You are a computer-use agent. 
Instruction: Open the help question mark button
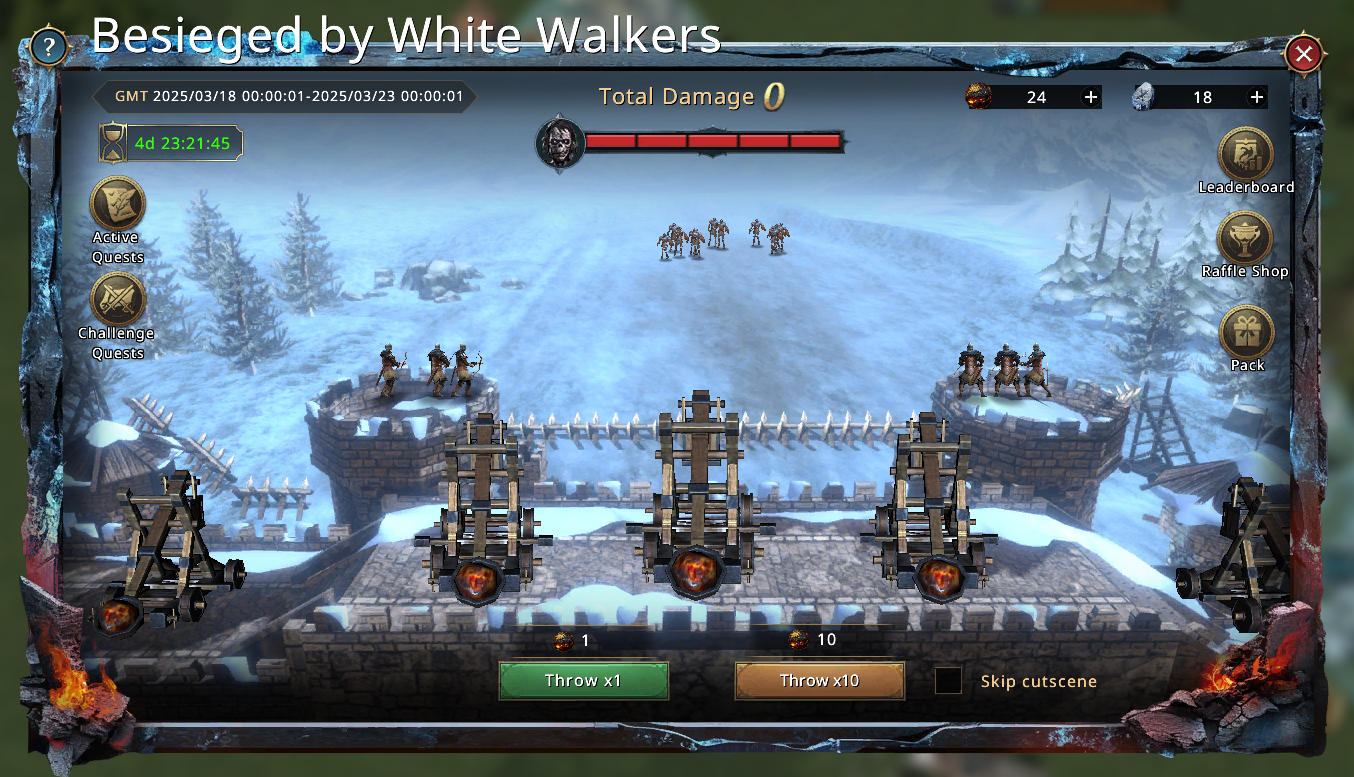[49, 47]
